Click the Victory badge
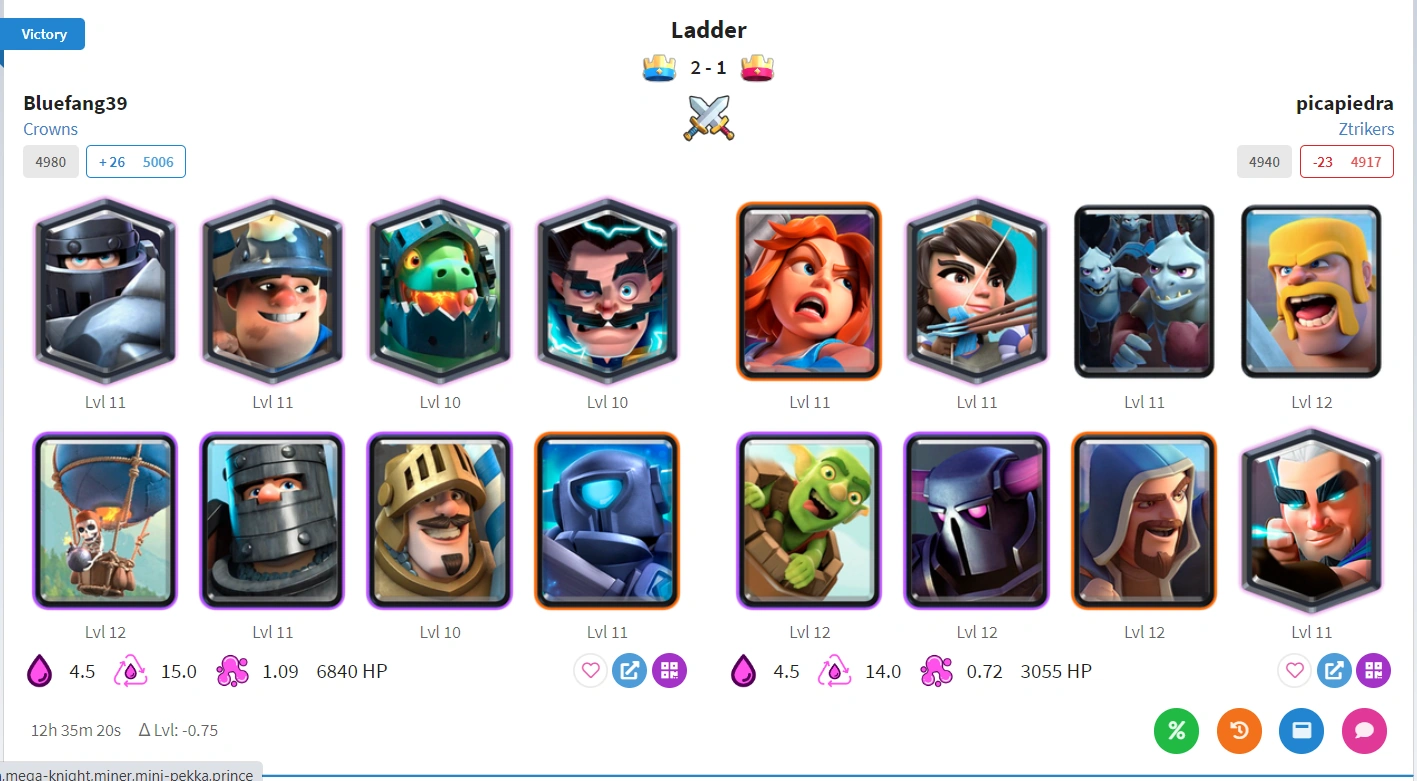 (42, 33)
